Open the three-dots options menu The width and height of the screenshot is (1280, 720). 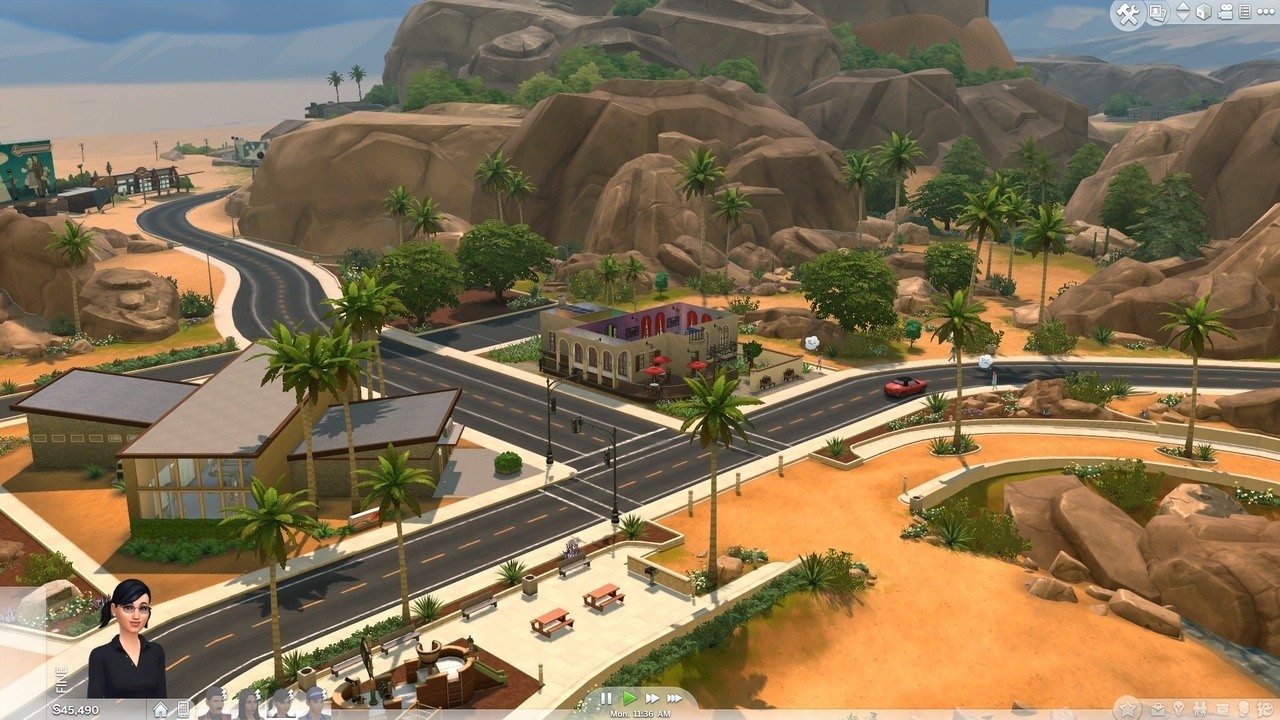(x=1266, y=12)
